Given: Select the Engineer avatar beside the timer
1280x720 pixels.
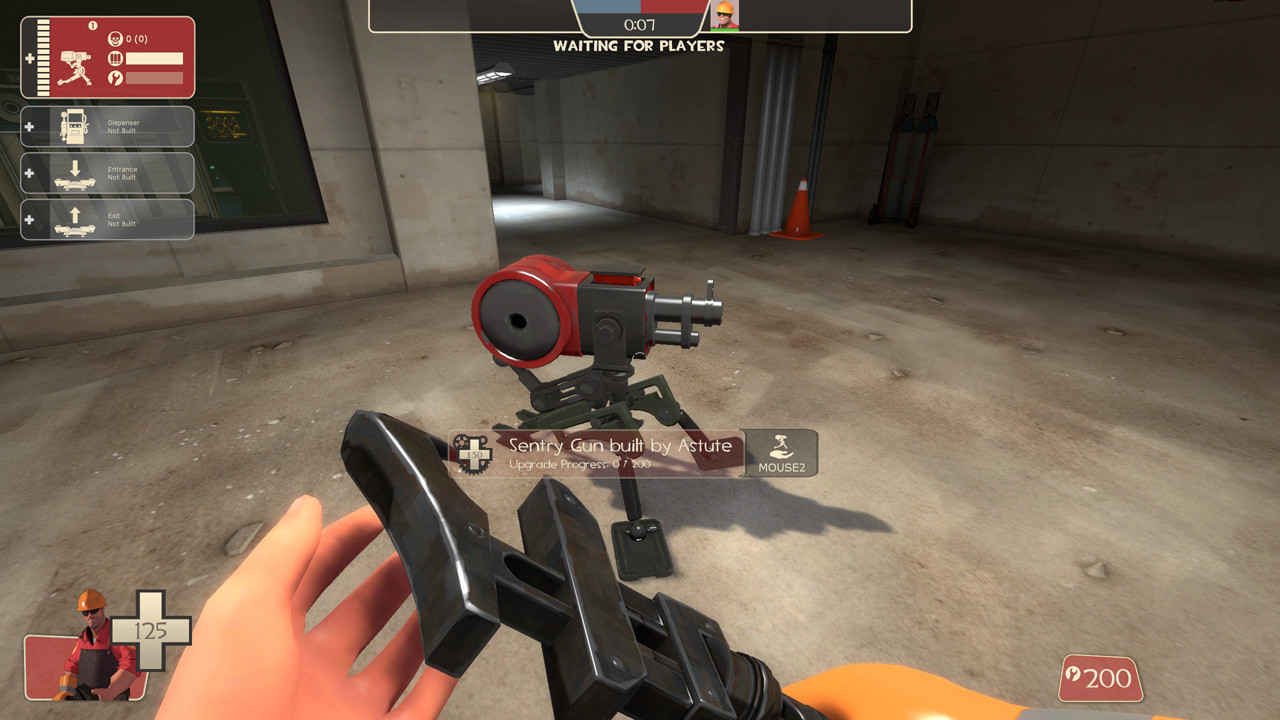Looking at the screenshot, I should tap(727, 15).
